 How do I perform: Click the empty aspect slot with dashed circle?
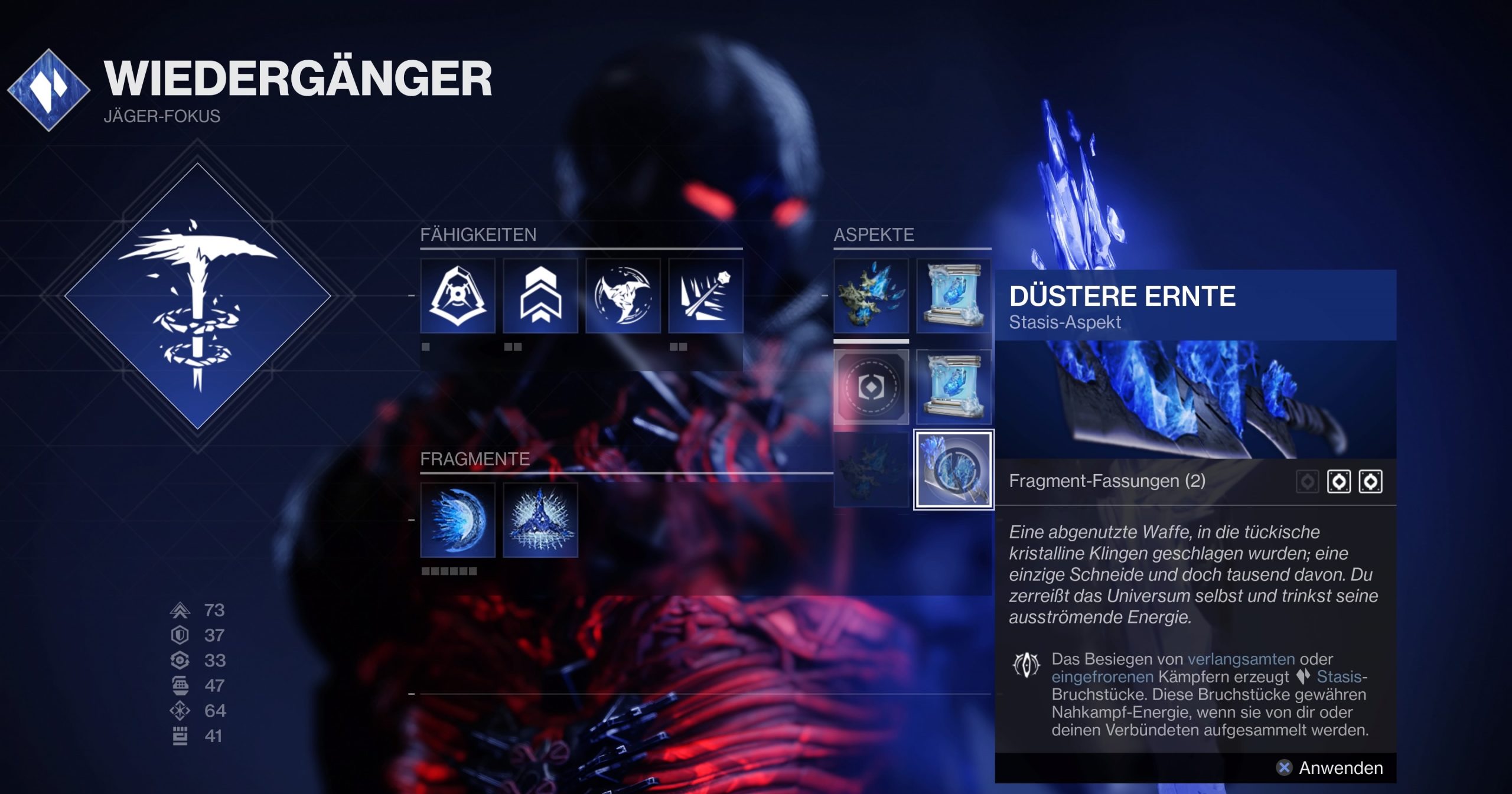(871, 387)
